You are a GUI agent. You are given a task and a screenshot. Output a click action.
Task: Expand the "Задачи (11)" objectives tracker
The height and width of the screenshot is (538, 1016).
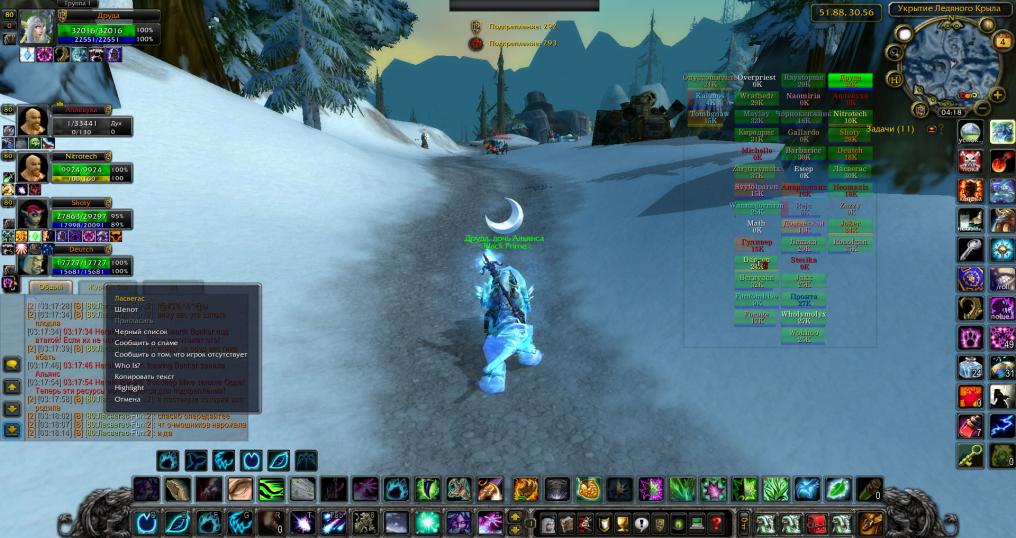[x=890, y=129]
